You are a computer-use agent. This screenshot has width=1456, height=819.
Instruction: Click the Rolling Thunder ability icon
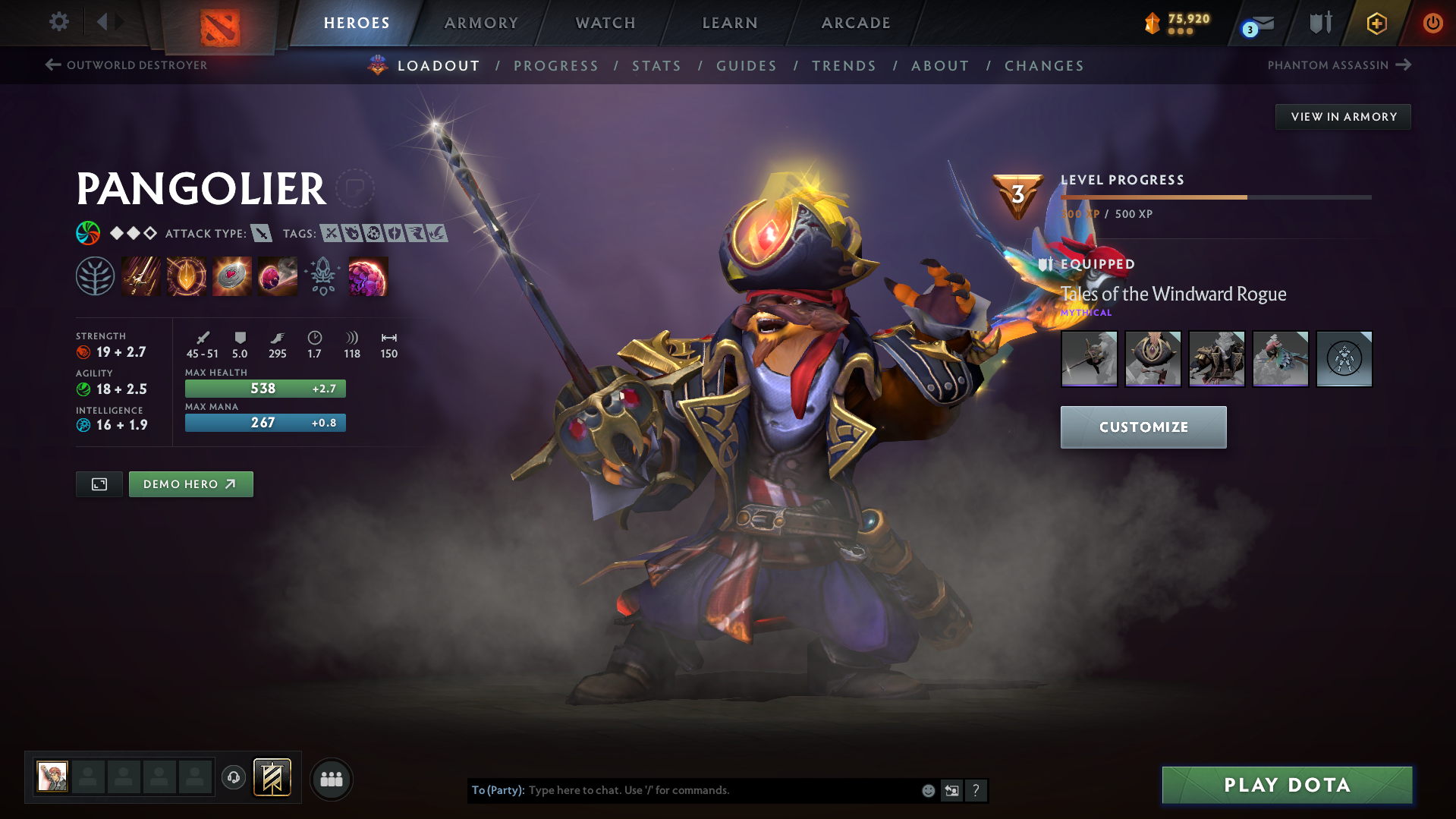[277, 276]
